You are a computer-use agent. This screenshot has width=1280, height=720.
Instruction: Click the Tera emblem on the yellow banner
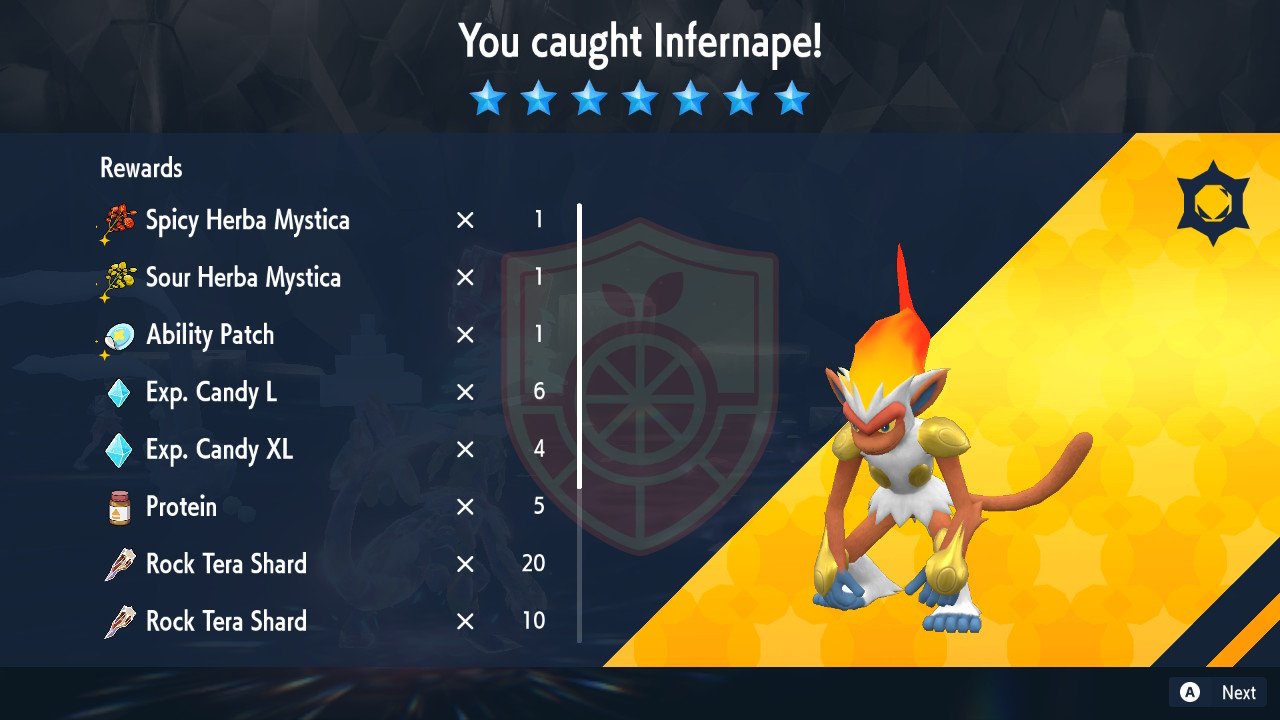(x=1213, y=199)
